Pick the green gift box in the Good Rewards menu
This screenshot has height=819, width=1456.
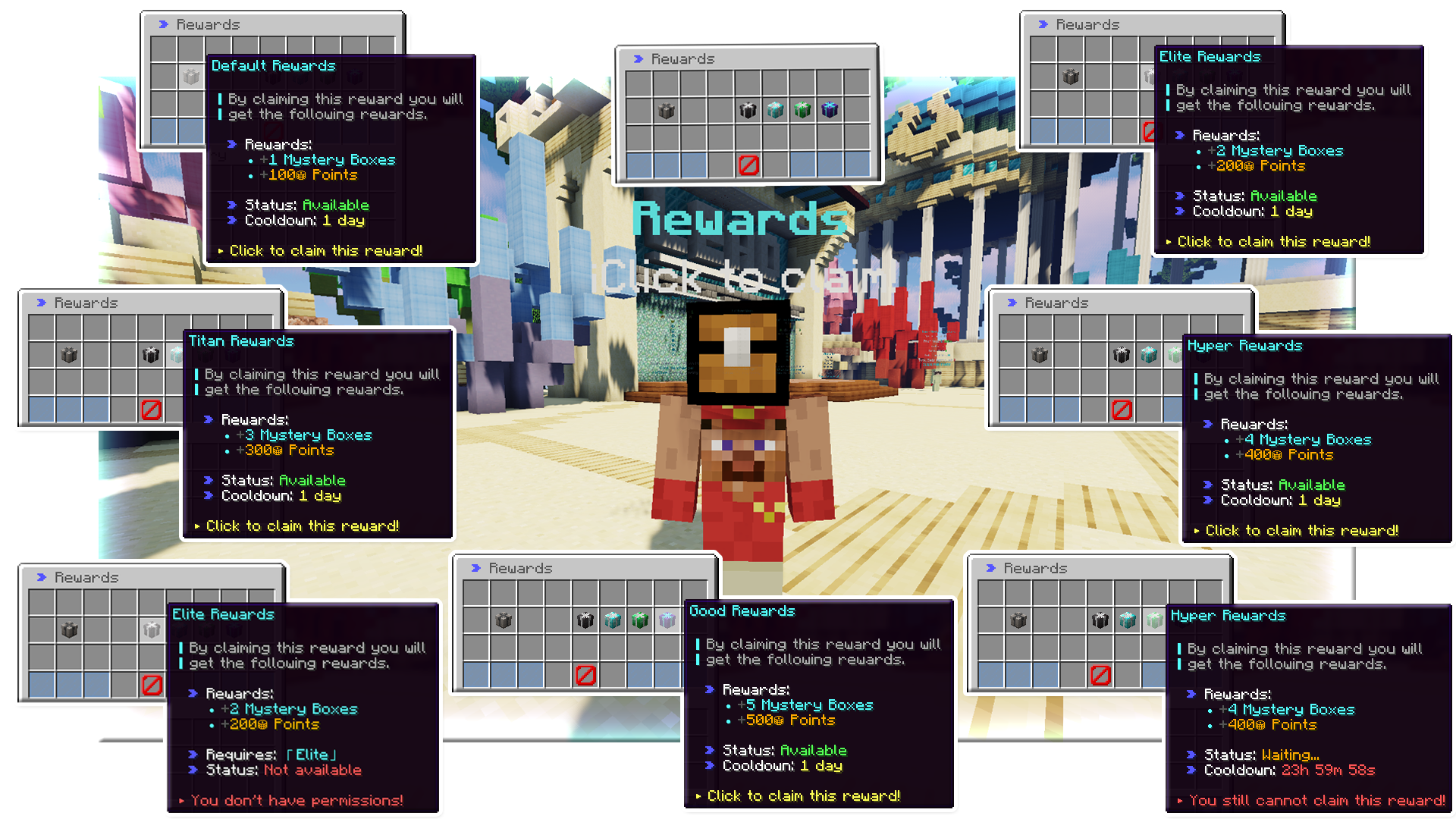(x=639, y=620)
